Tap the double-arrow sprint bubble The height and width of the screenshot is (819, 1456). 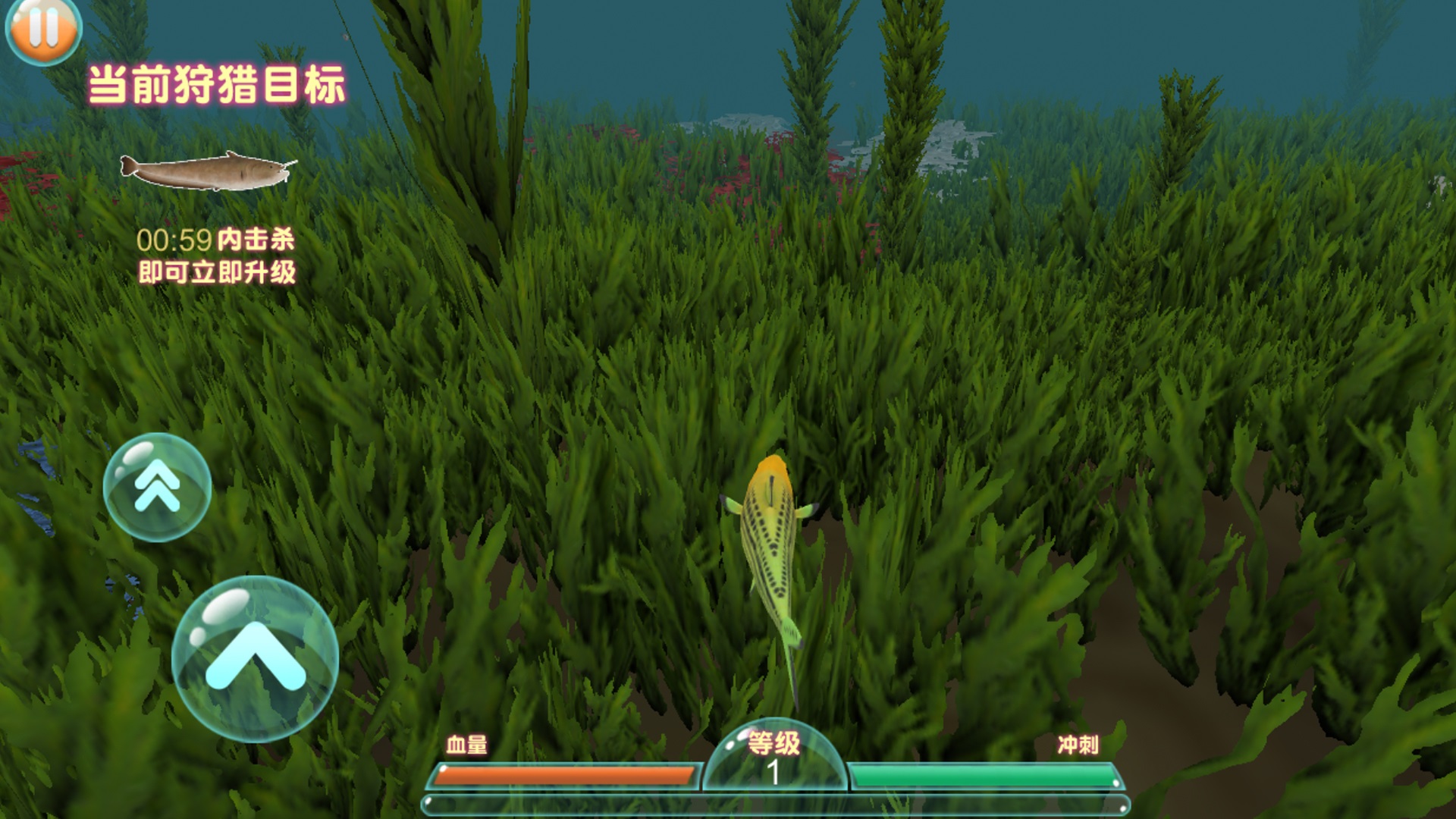coord(157,487)
